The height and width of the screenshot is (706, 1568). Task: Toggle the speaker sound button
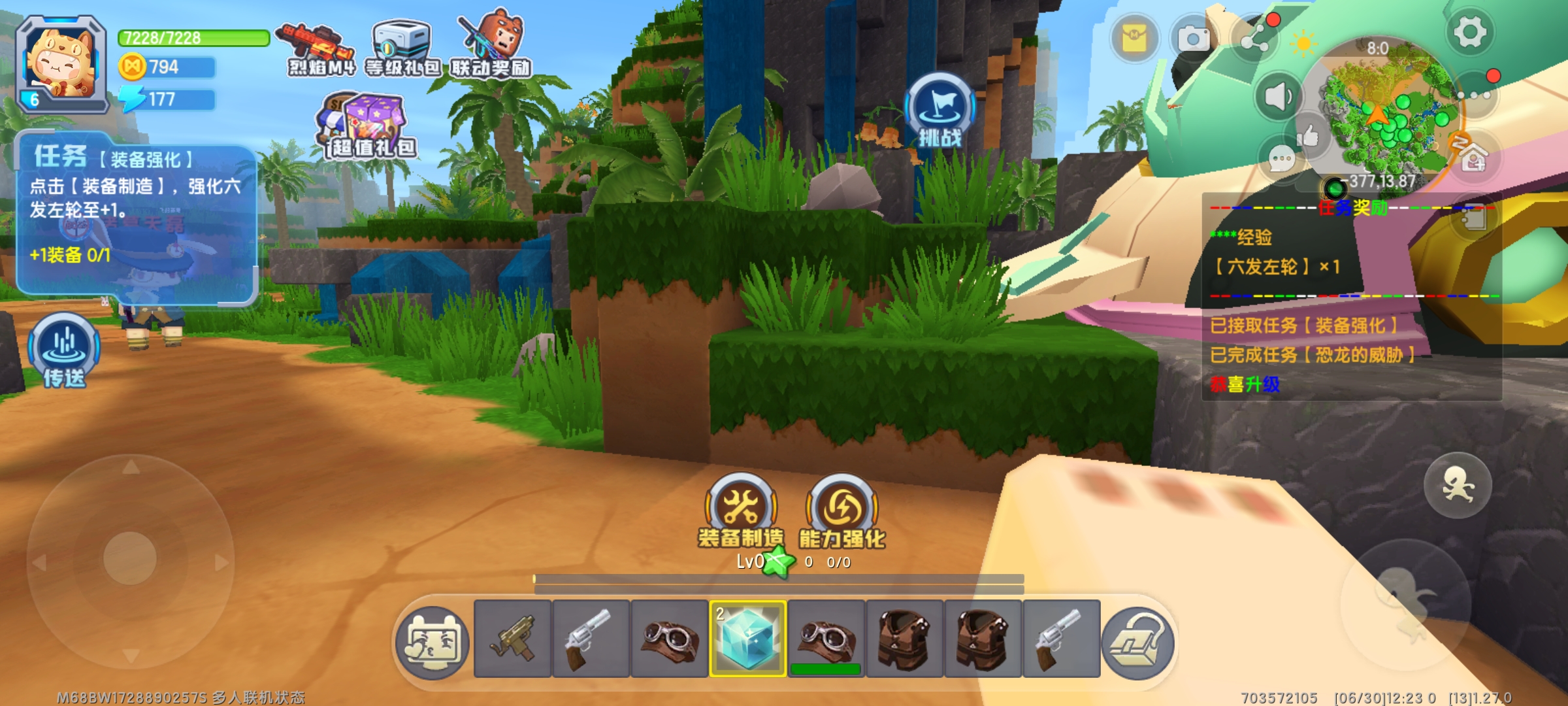click(x=1278, y=97)
